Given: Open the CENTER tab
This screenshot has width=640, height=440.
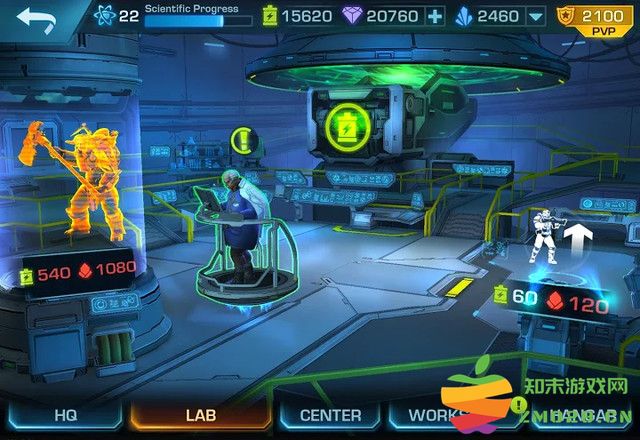Looking at the screenshot, I should pyautogui.click(x=331, y=416).
